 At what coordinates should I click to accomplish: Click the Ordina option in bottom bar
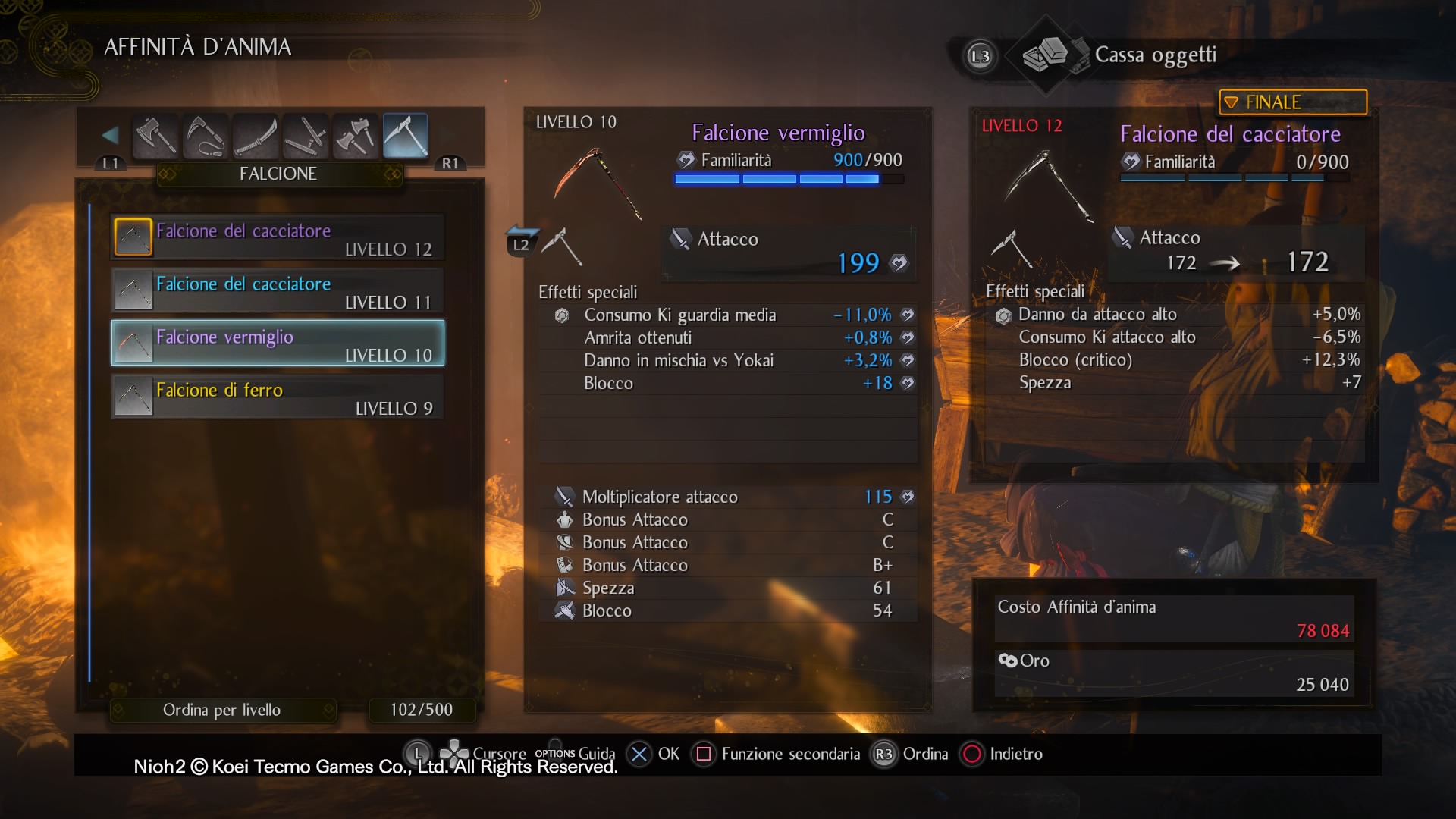click(x=912, y=755)
